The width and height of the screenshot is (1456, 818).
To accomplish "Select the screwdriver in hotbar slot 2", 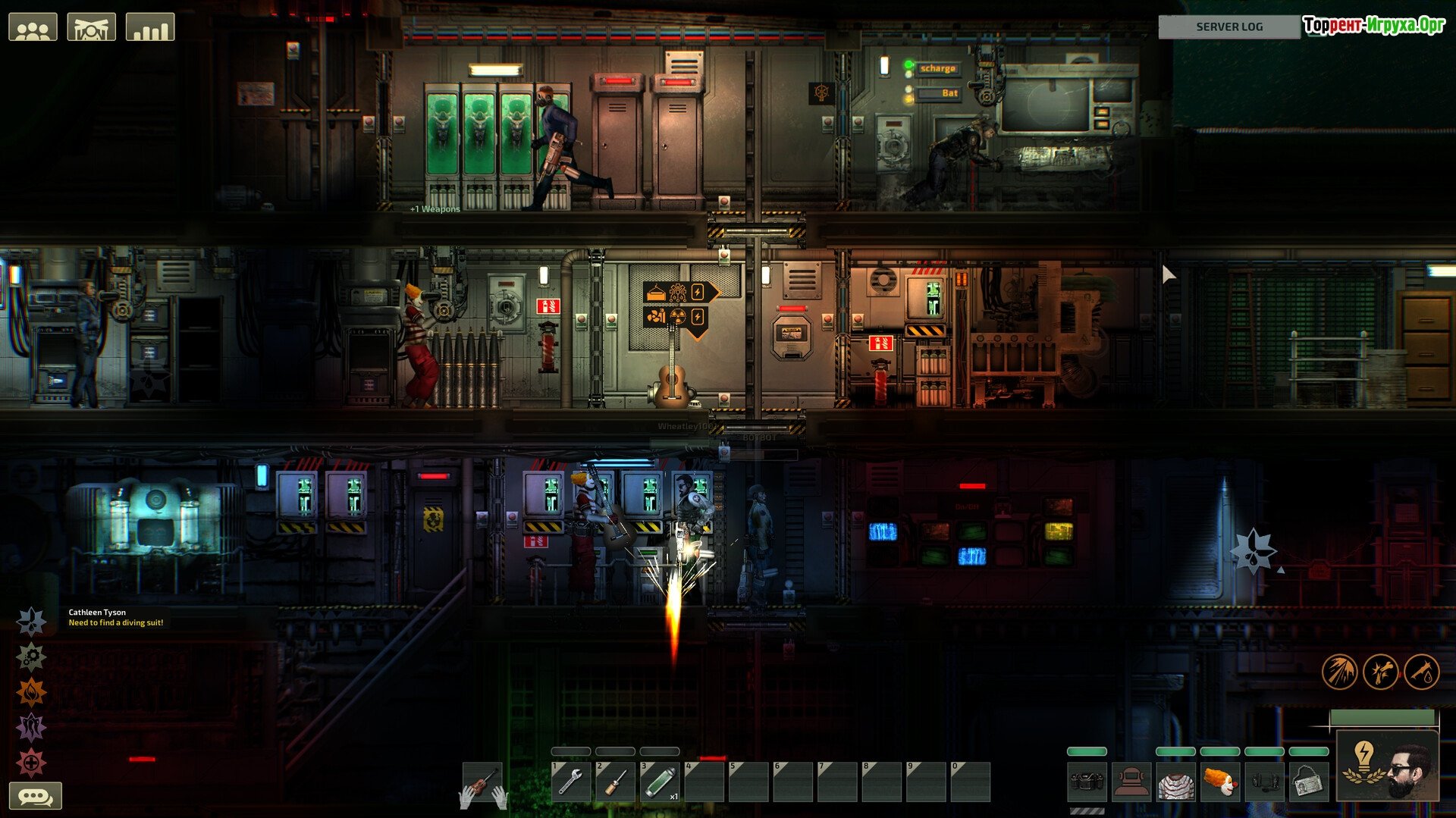I will [614, 782].
